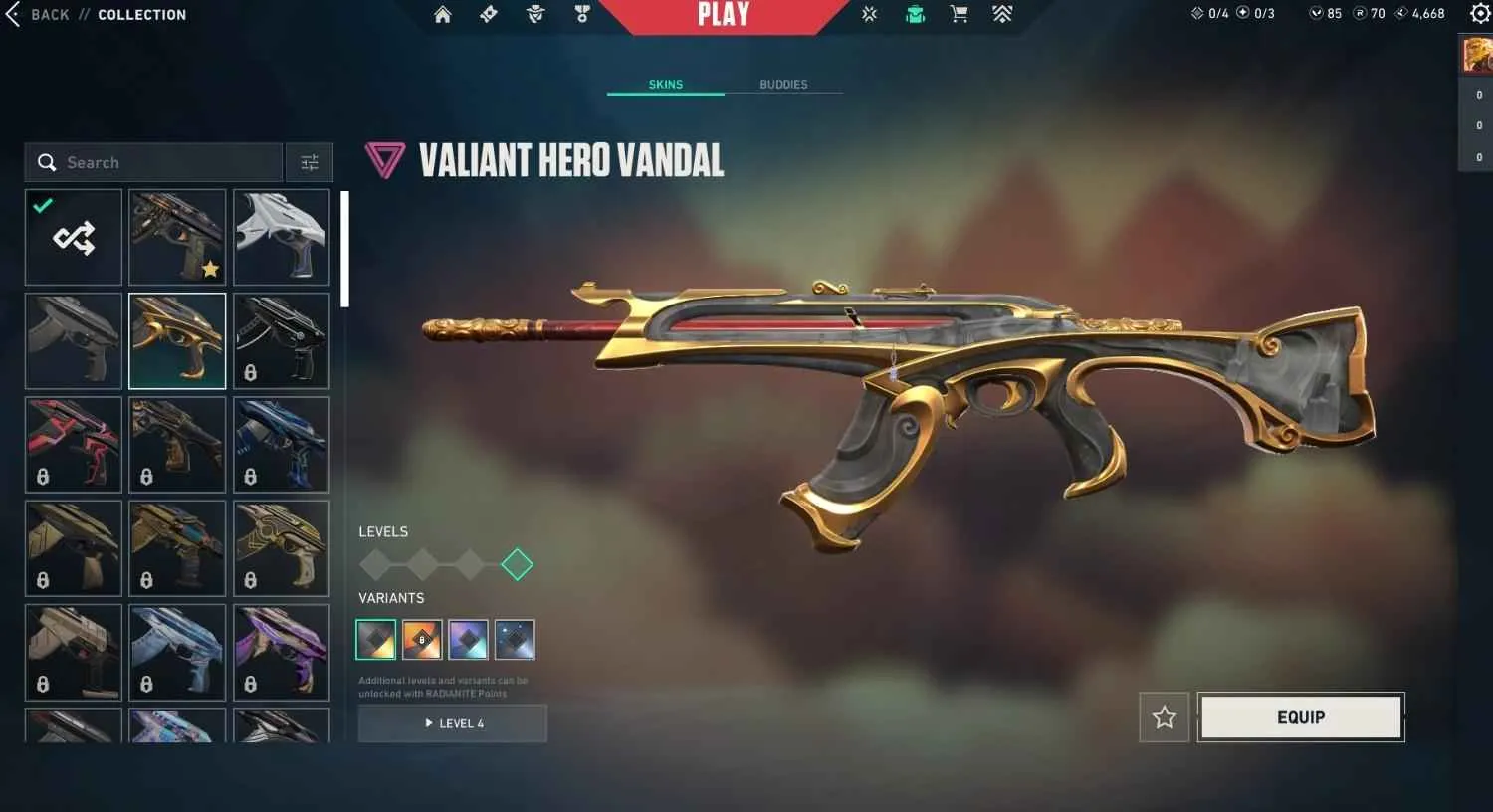Select the Battlepass icon
Viewport: 1493px width, 812px height.
click(487, 14)
